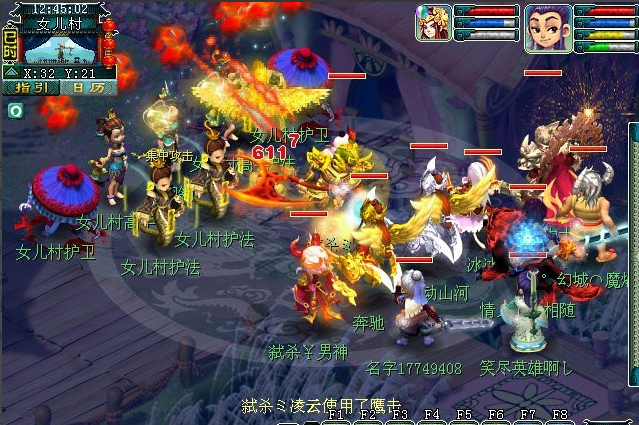Open the 指引 guide button
This screenshot has width=639, height=425.
coord(29,88)
